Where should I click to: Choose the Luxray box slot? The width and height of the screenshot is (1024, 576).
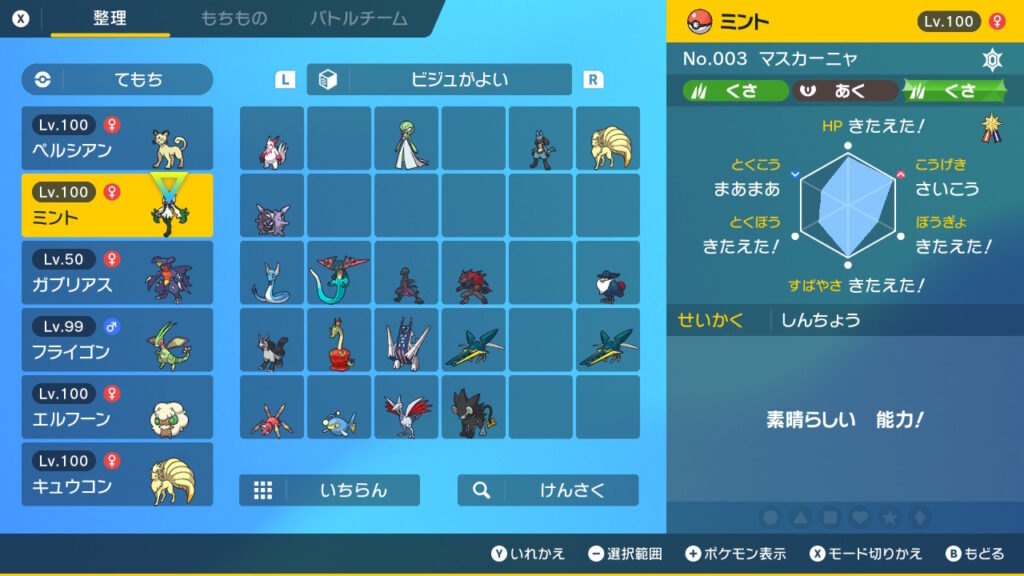473,407
